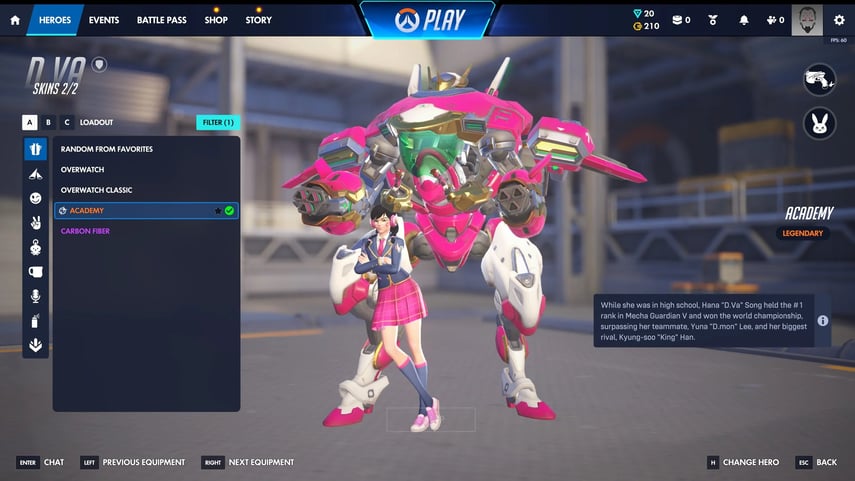Select loadout B
Viewport: 855px width, 481px height.
[48, 122]
